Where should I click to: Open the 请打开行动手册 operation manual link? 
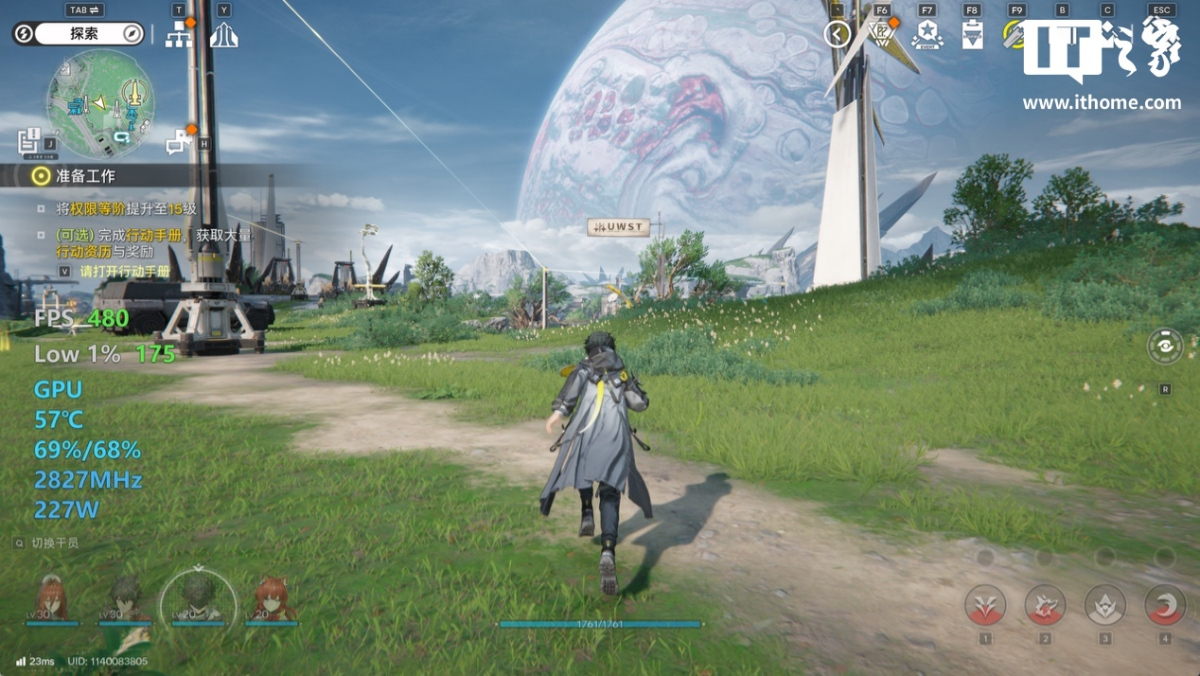pyautogui.click(x=124, y=271)
